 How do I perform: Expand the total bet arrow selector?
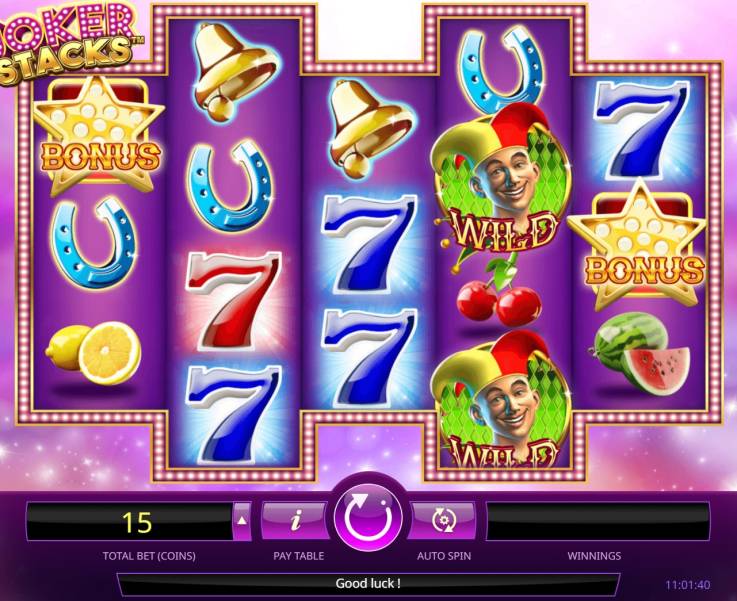pyautogui.click(x=242, y=520)
